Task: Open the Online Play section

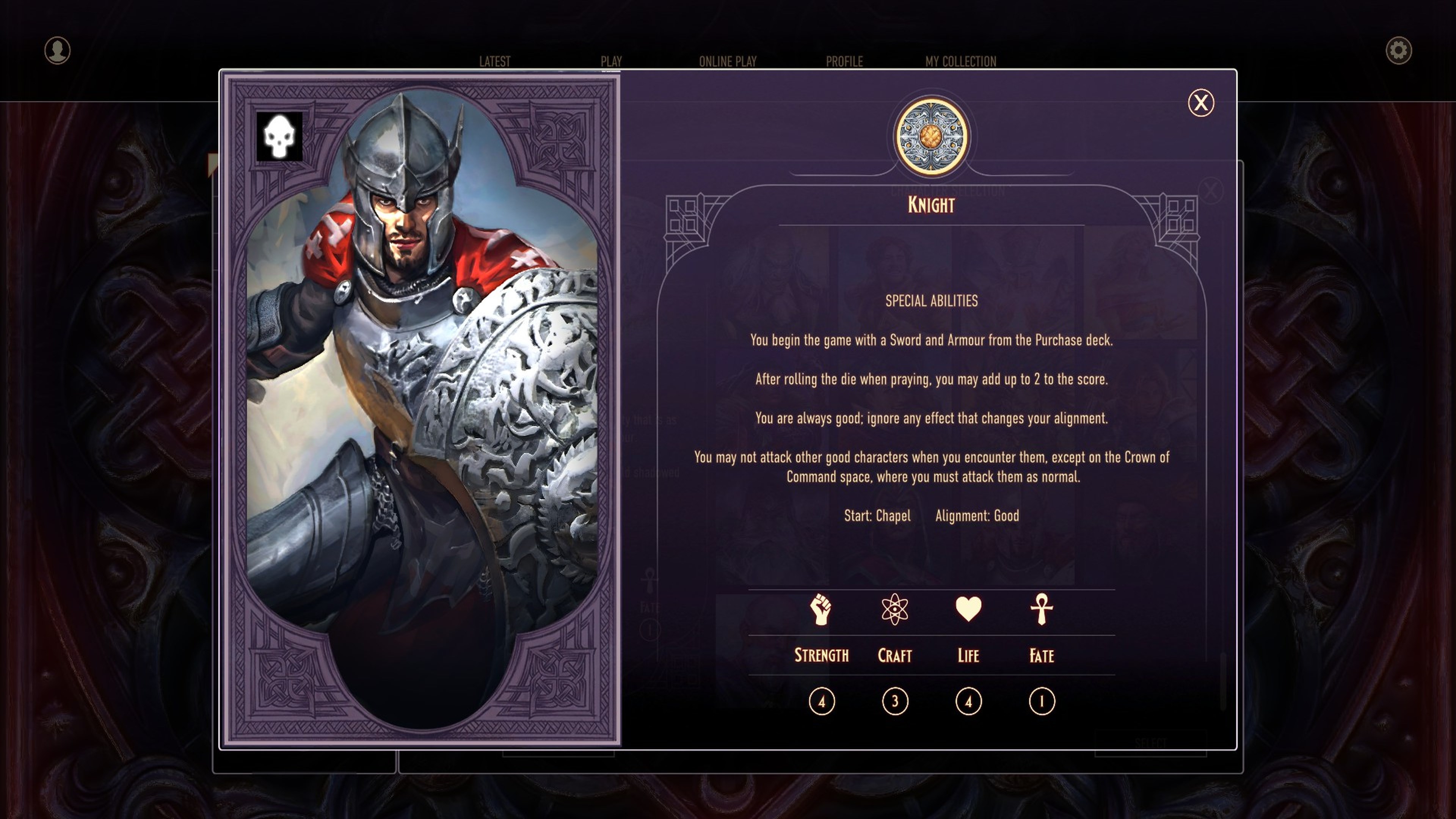Action: (728, 61)
